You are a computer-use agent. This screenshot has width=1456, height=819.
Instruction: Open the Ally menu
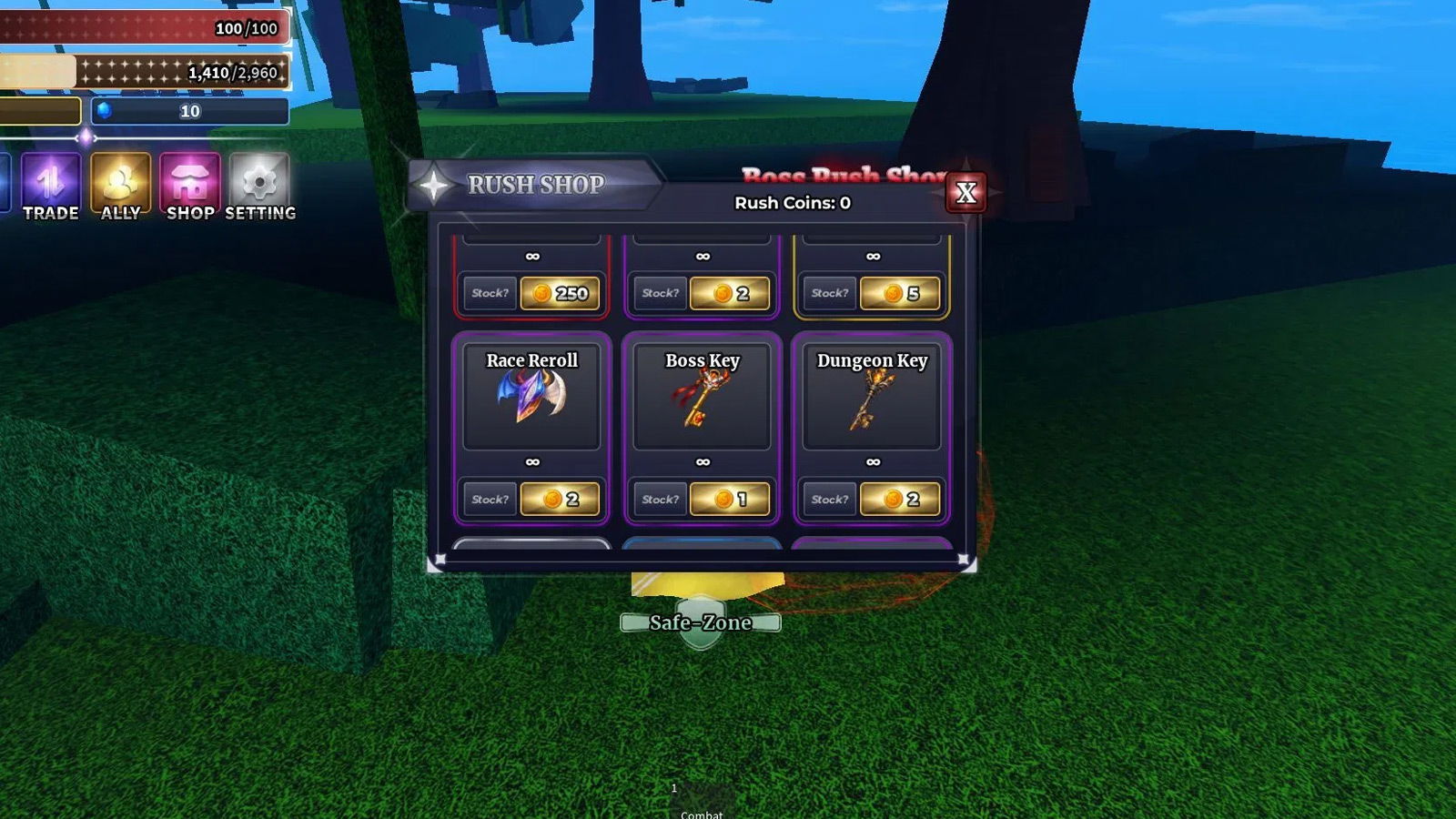120,186
